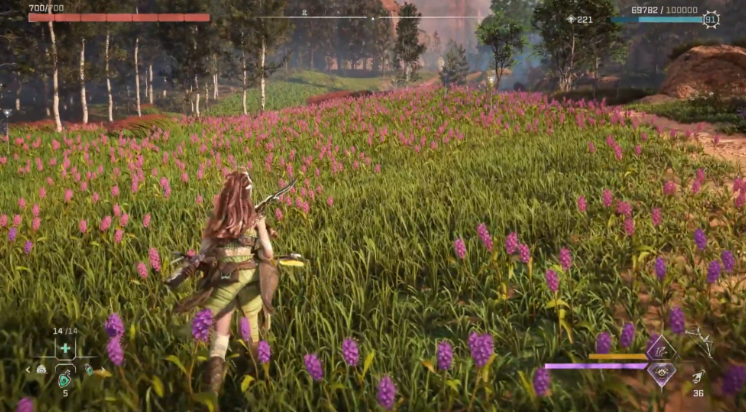
Task: Choose the rock tool icon
Action: [41, 369]
